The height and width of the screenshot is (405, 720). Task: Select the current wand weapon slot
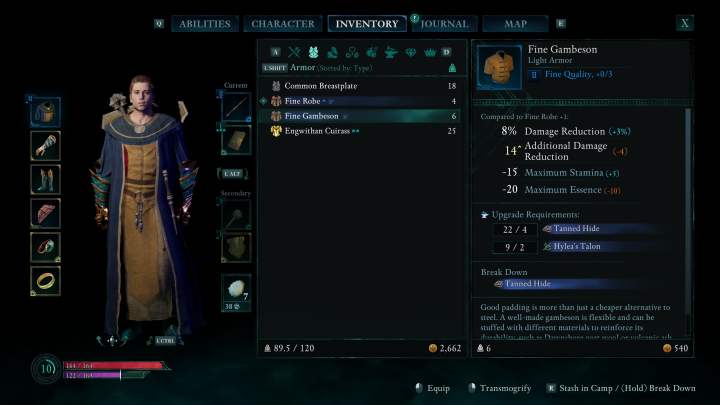tap(235, 107)
